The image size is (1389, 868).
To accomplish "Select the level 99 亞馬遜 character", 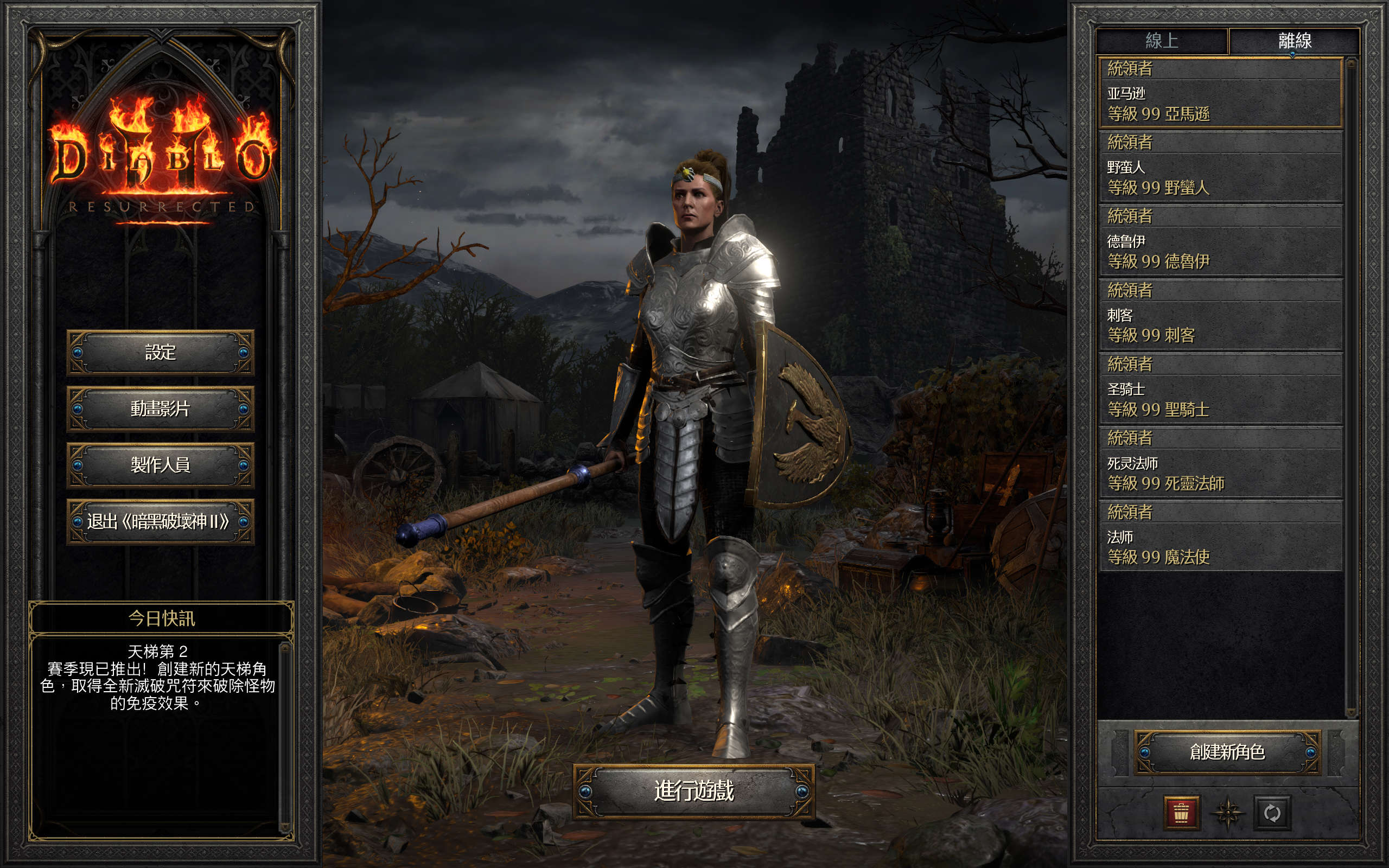I will tap(1220, 93).
